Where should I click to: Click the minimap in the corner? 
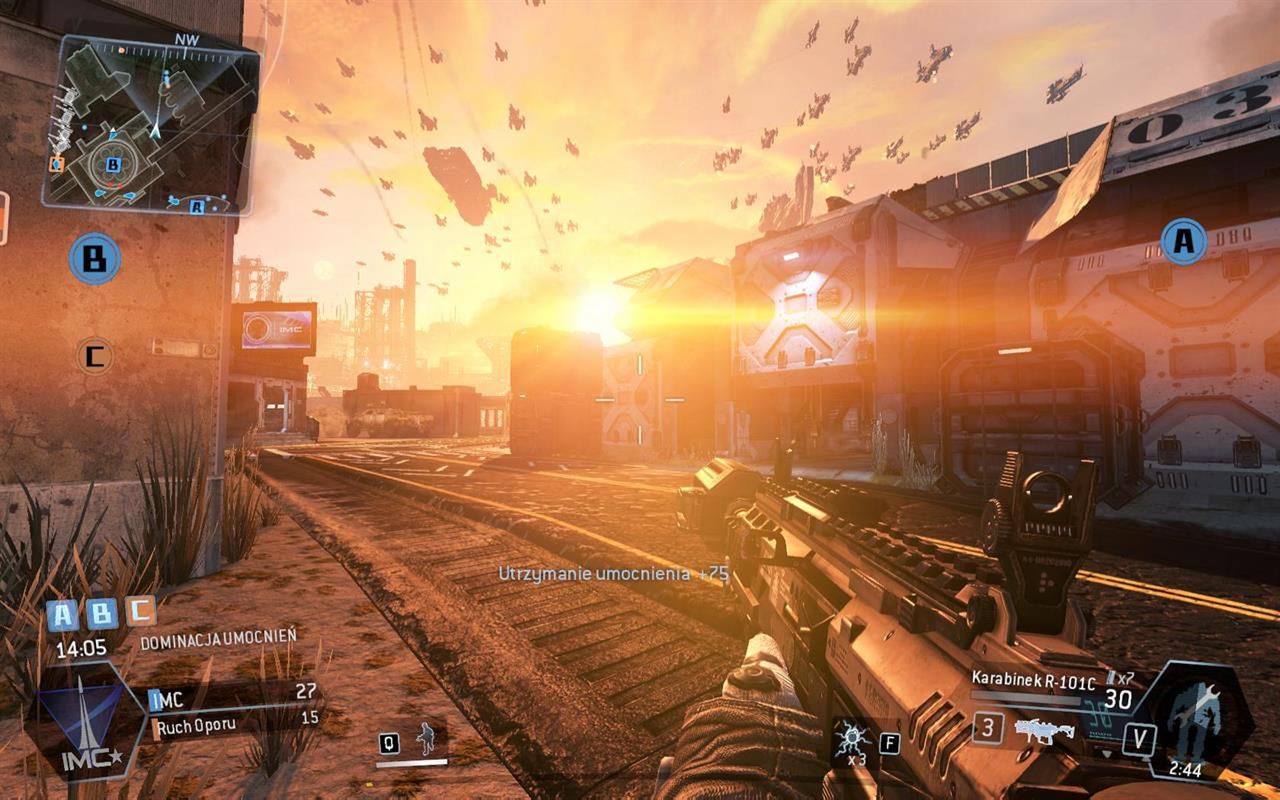click(150, 125)
